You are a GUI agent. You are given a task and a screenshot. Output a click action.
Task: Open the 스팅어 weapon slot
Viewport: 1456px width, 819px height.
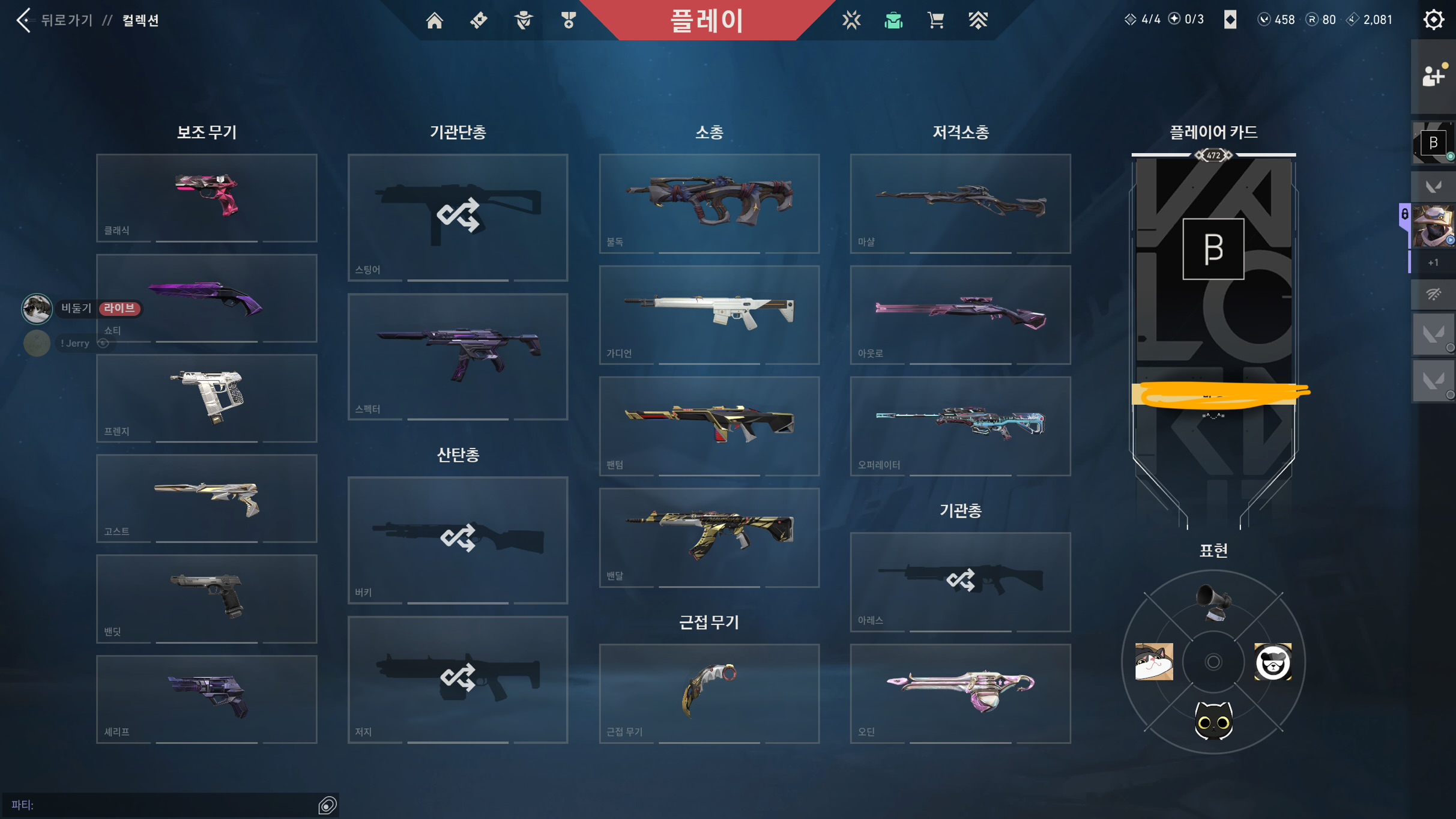pyautogui.click(x=458, y=217)
